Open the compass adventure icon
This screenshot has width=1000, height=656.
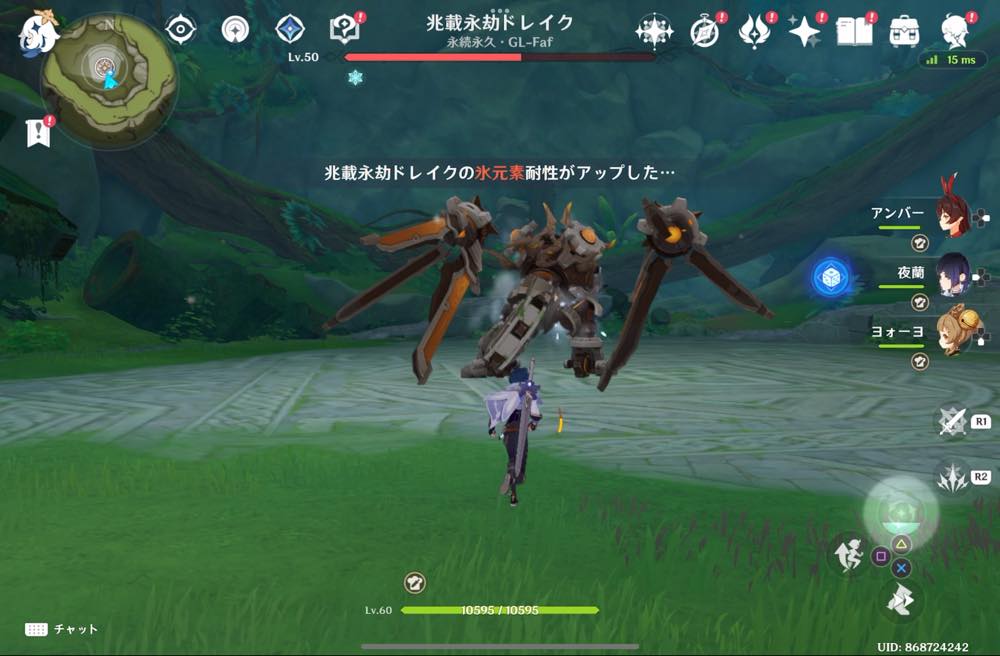click(704, 32)
